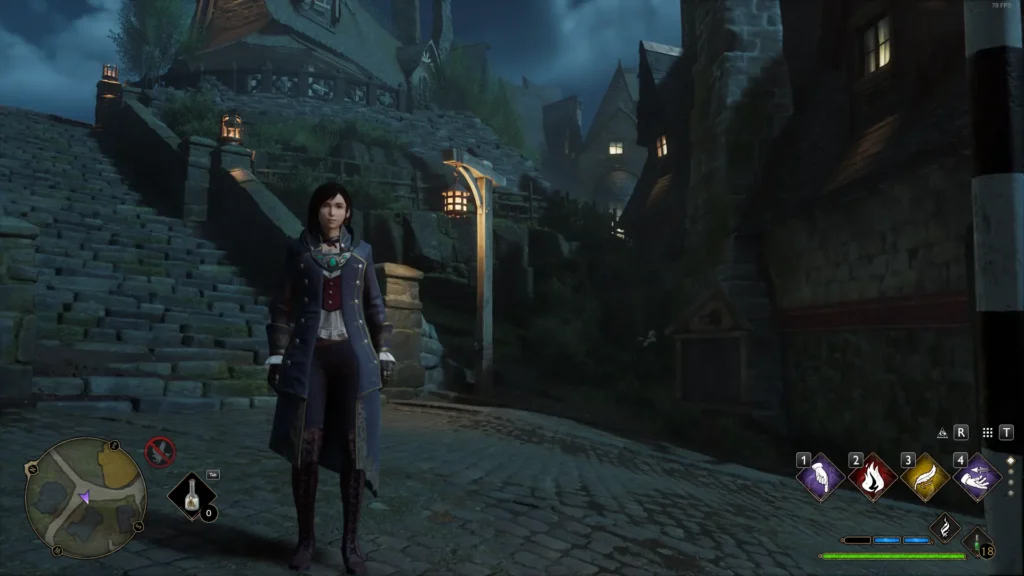This screenshot has height=576, width=1024.
Task: Open the circular minimap
Action: click(85, 497)
